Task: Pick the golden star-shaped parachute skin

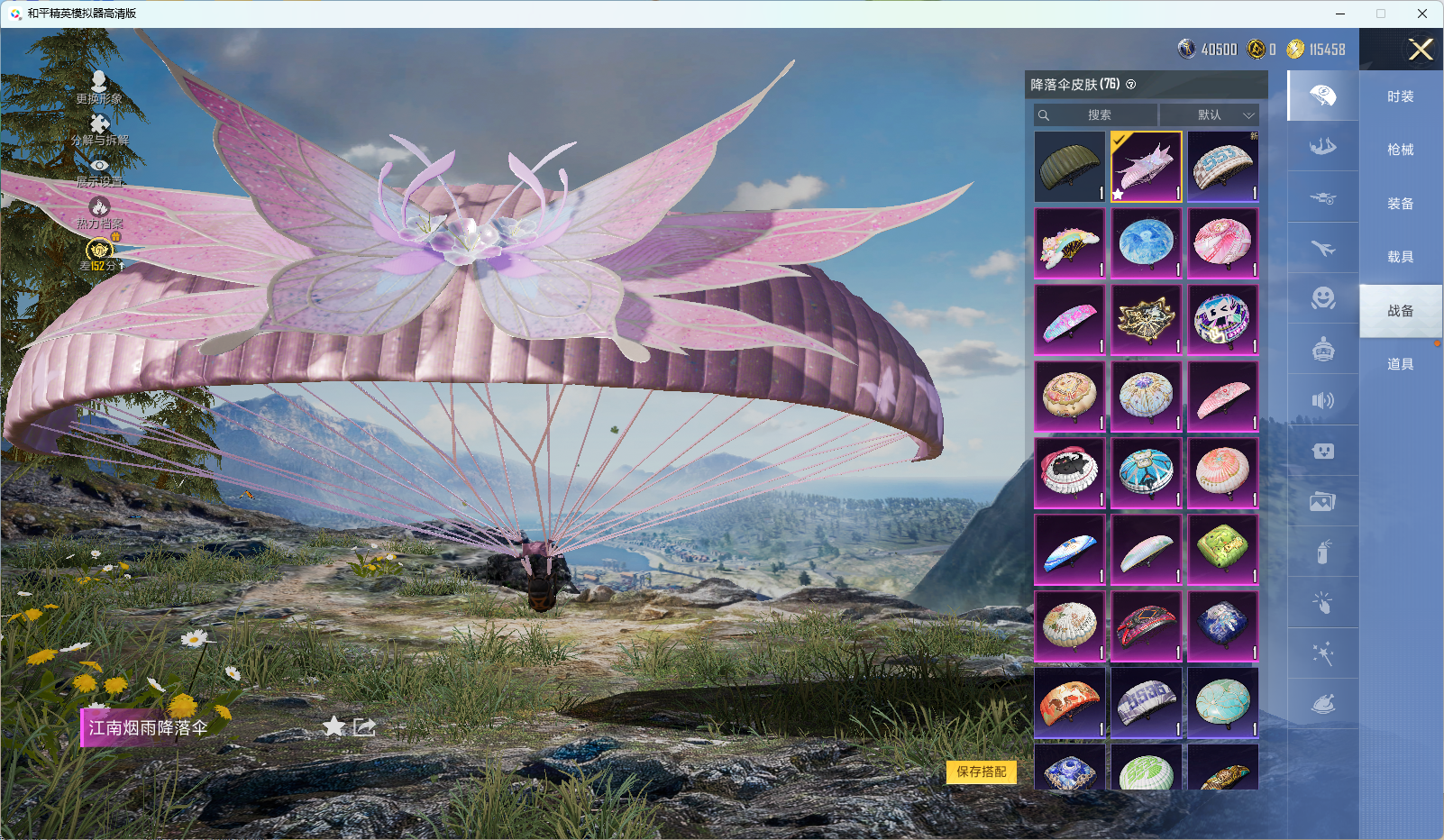Action: [x=1146, y=320]
